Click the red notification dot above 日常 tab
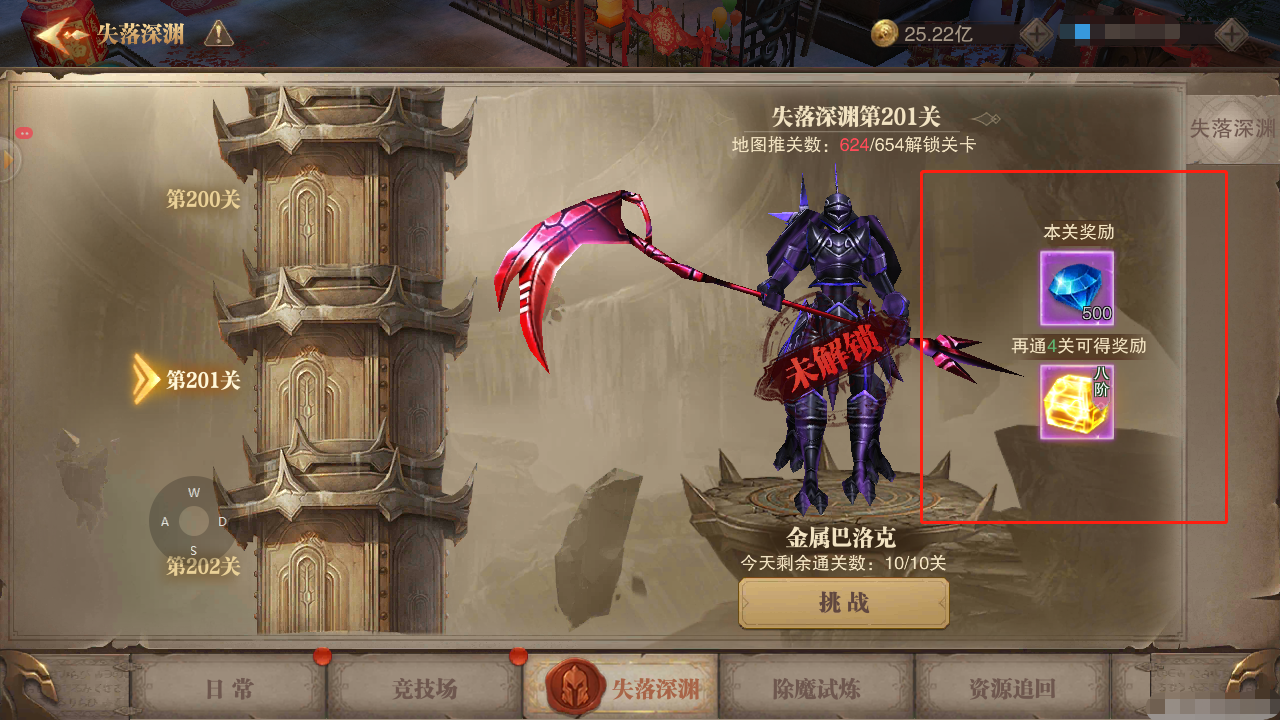 point(323,658)
